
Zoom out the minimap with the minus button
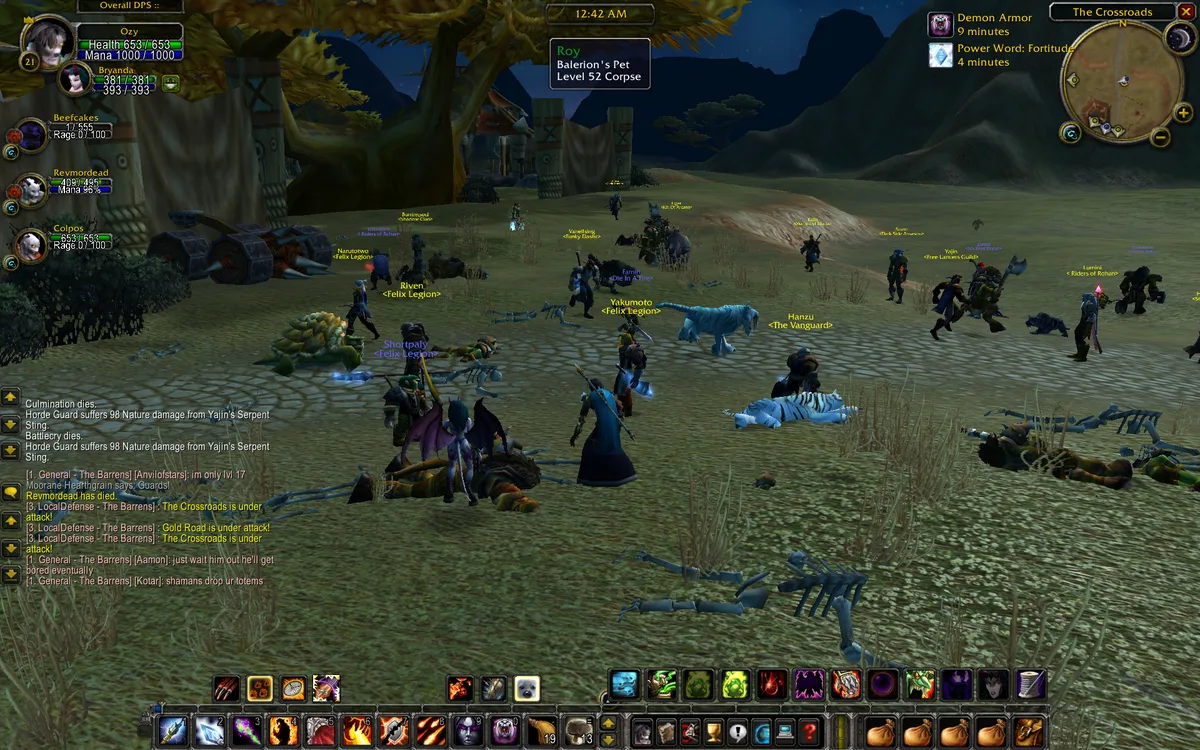pos(1160,138)
